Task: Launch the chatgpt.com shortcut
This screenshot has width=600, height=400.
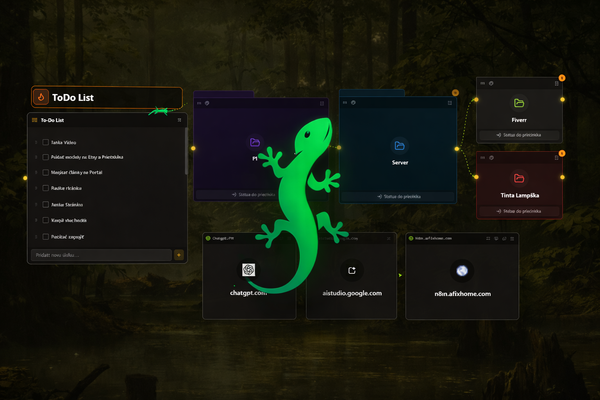Action: pos(249,270)
